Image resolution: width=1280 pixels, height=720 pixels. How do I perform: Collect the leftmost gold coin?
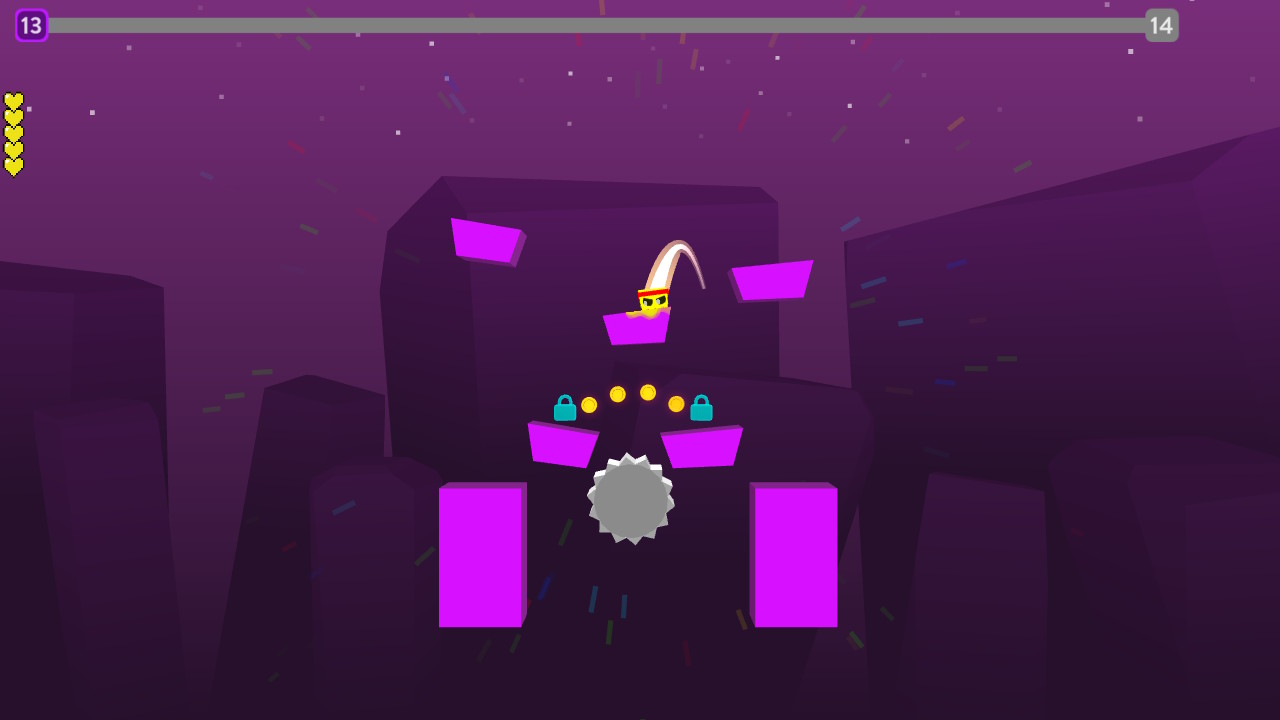[588, 404]
